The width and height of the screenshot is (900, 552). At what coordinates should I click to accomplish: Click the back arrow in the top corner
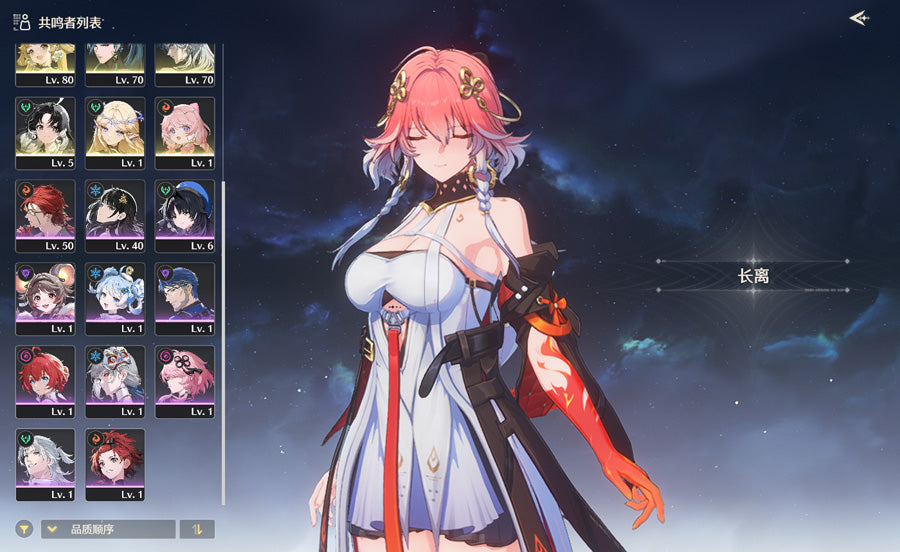click(x=858, y=18)
